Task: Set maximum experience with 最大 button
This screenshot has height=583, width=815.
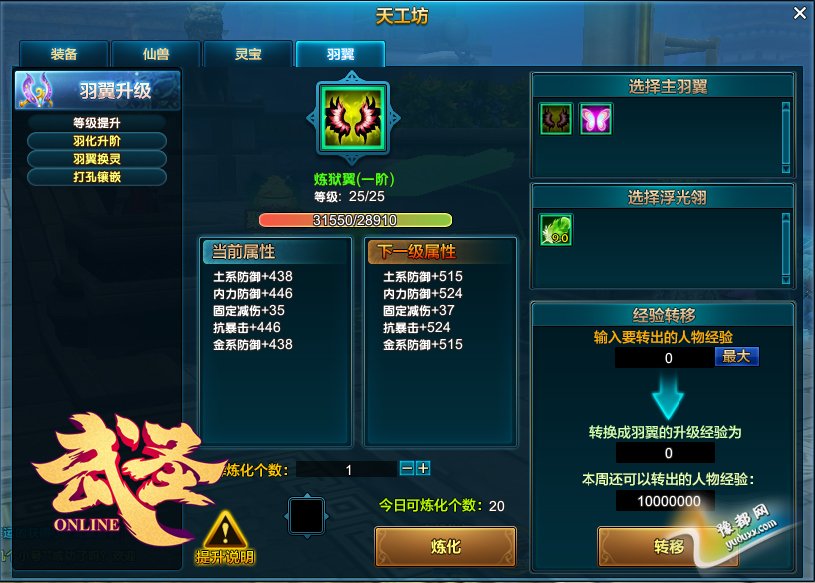Action: click(x=736, y=356)
